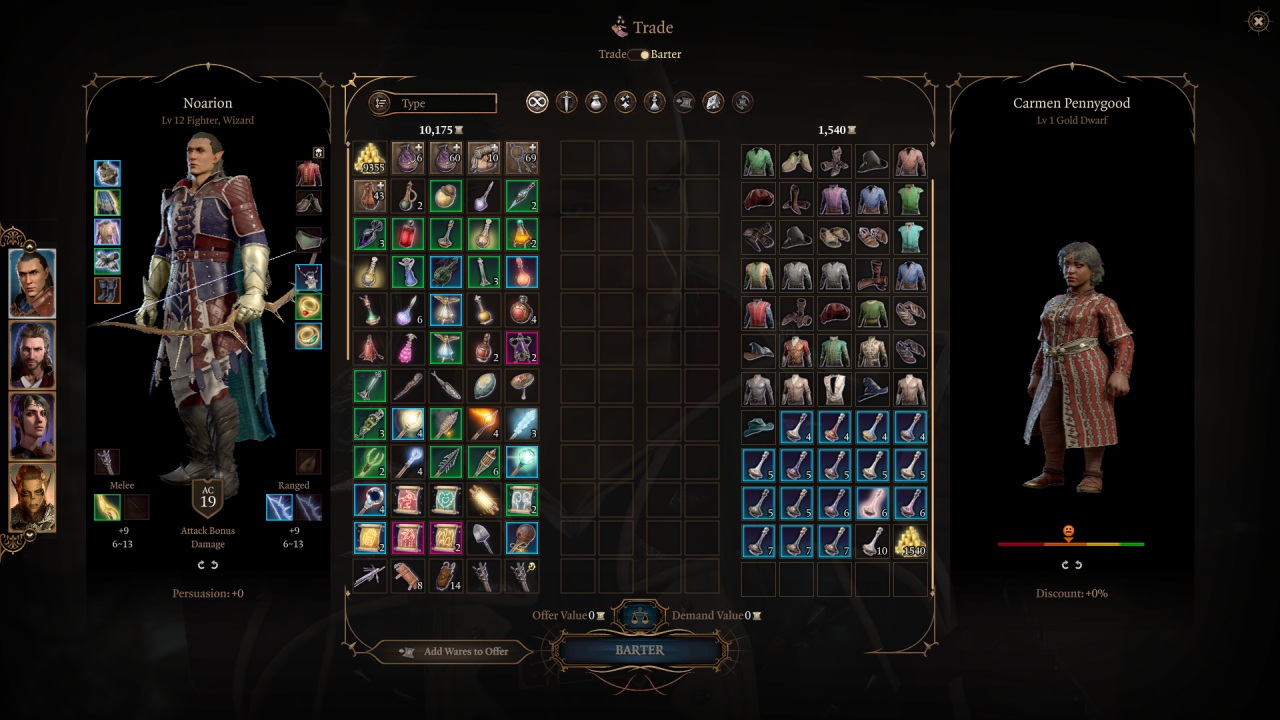Image resolution: width=1280 pixels, height=720 pixels.
Task: Filter inventory by the sword equipment icon
Action: pyautogui.click(x=566, y=102)
